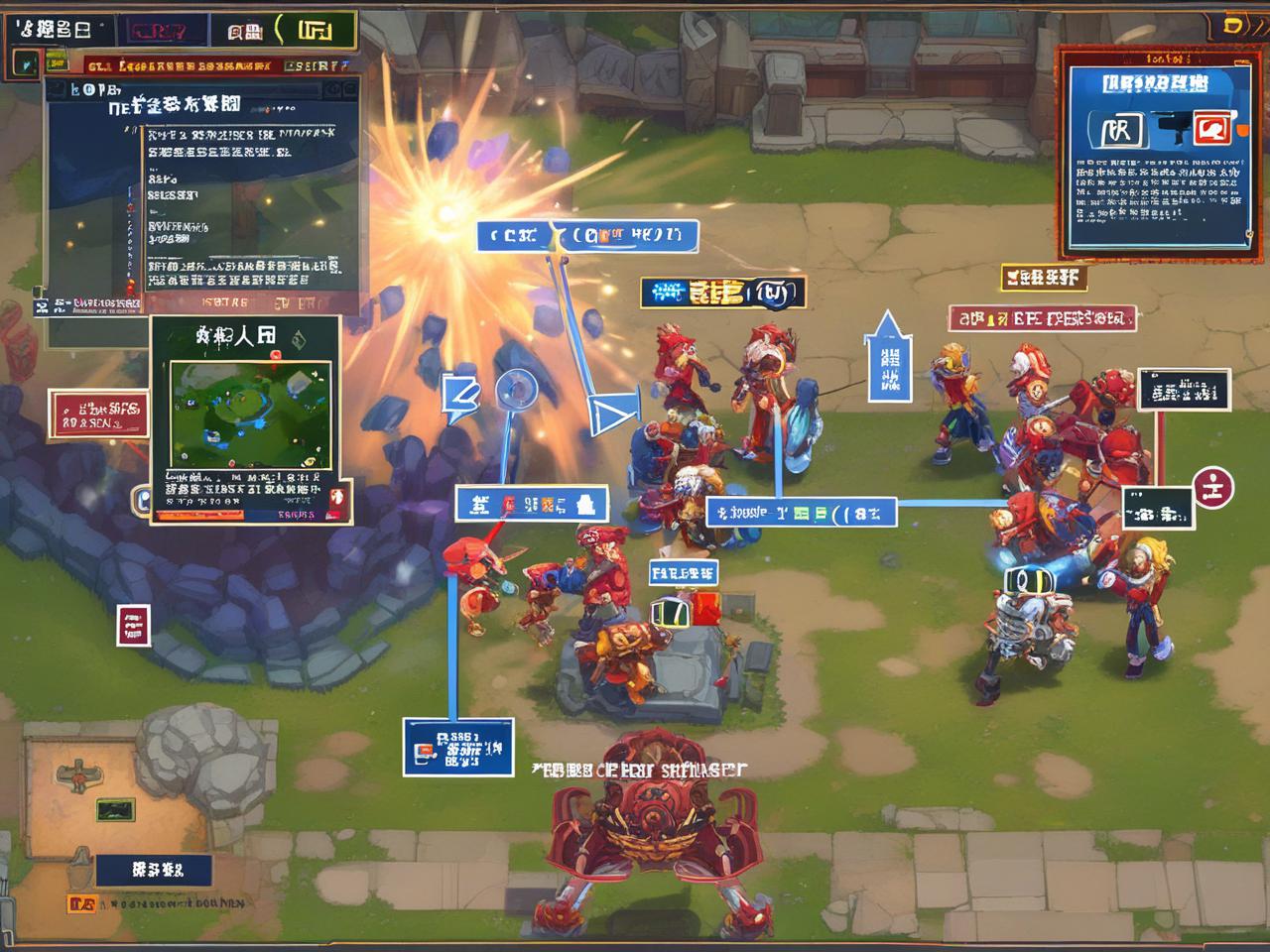Click the blue label box with an orange icon
The image size is (1270, 952).
click(457, 748)
